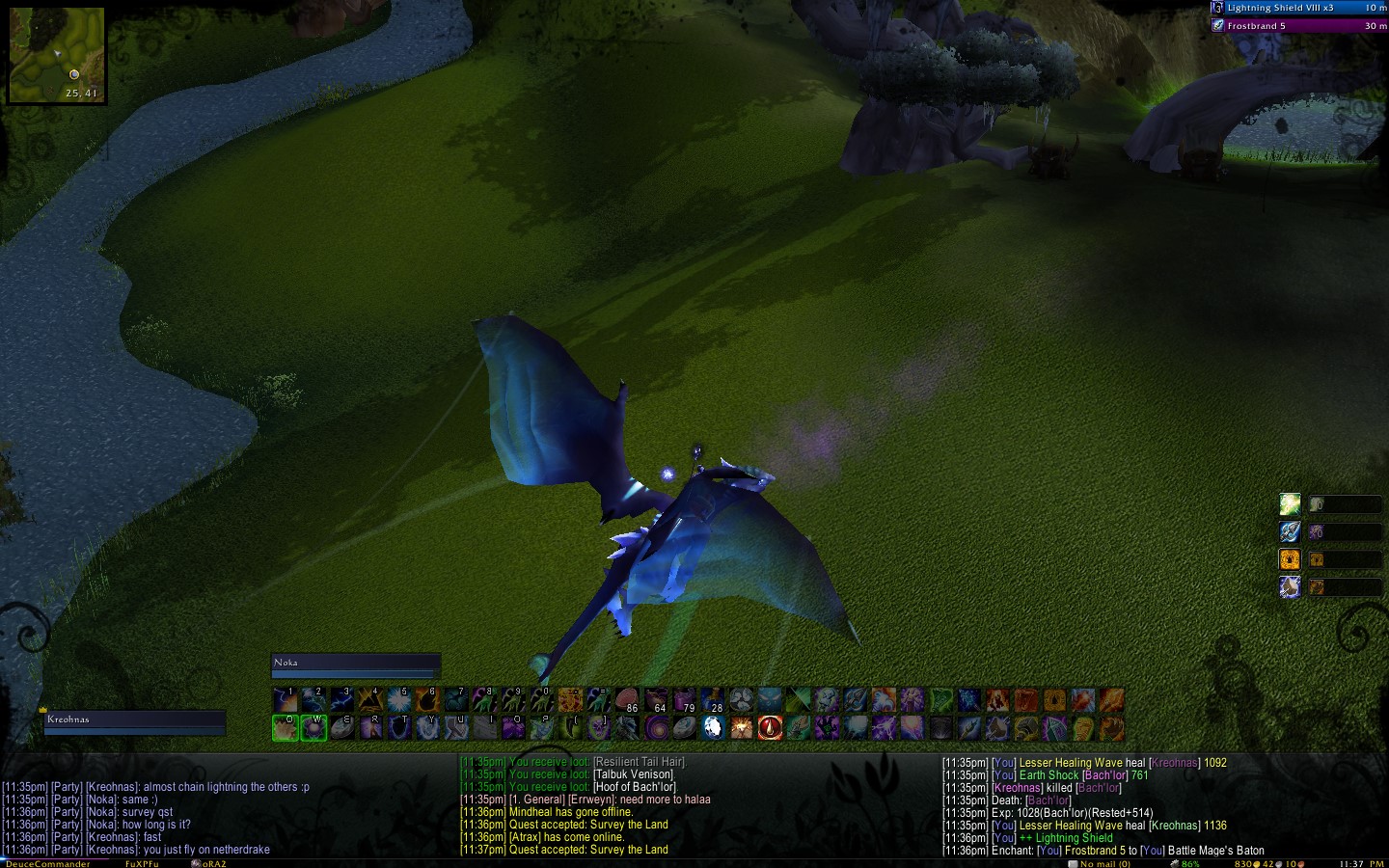Eat the meat food stack of 86

click(627, 699)
